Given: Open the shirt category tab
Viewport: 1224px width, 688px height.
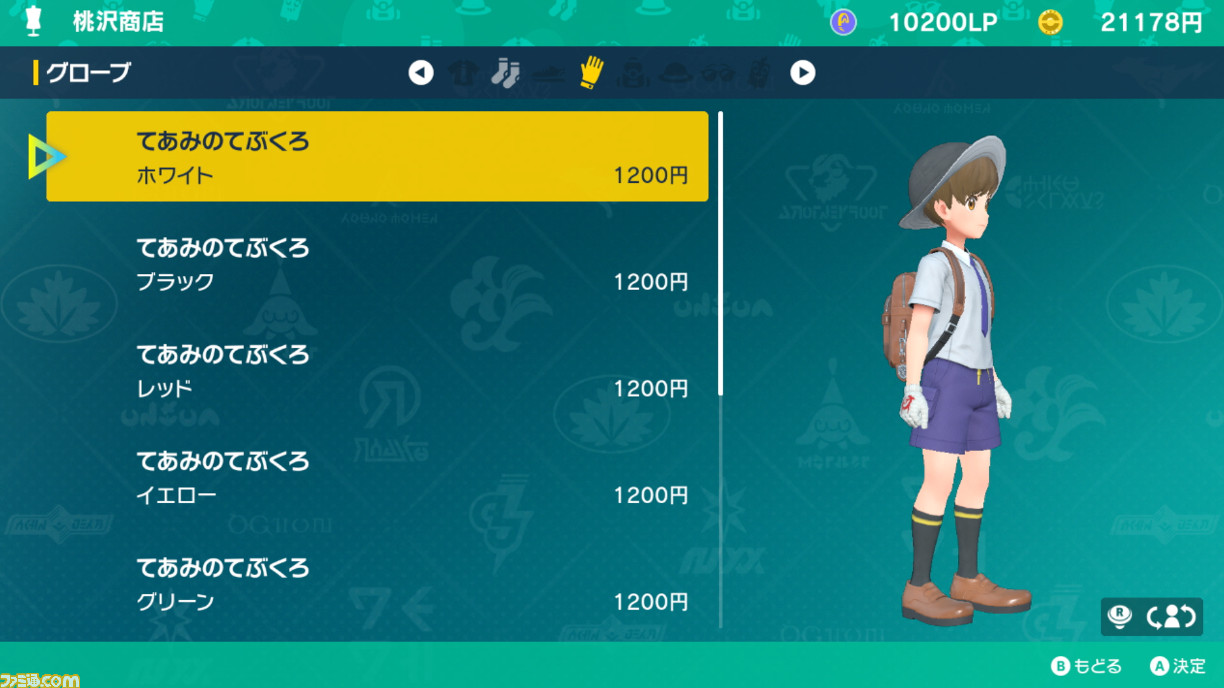Looking at the screenshot, I should point(463,73).
